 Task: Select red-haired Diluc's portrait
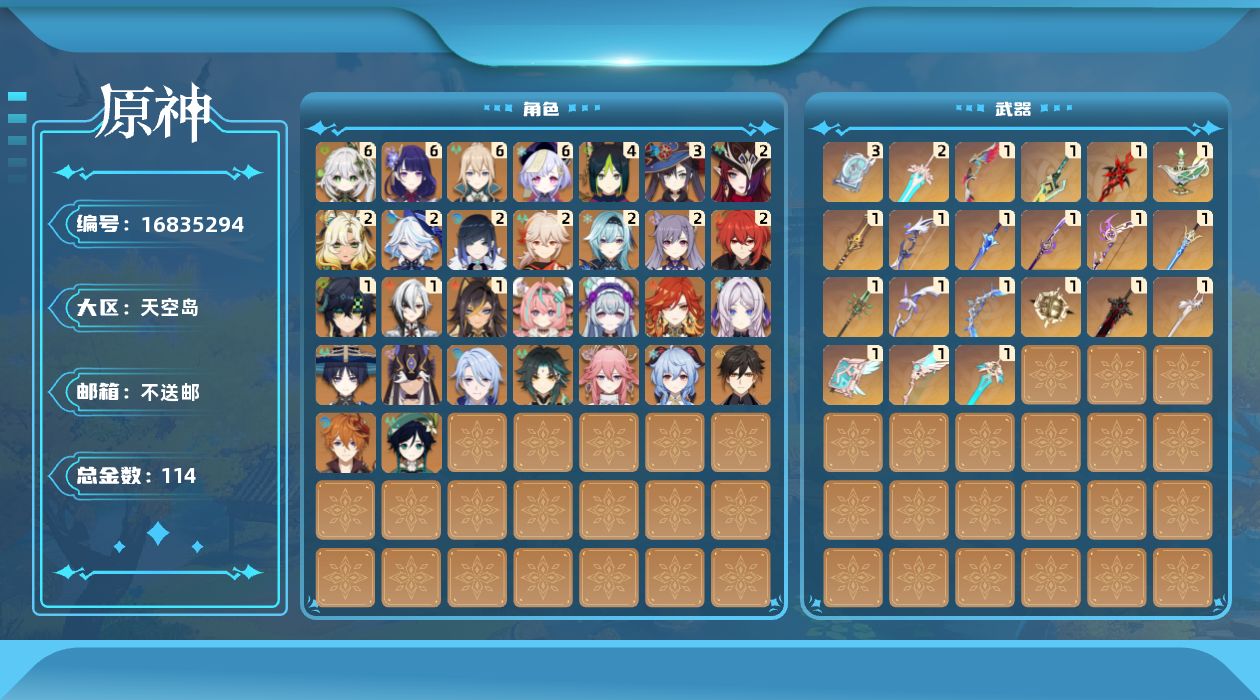[x=742, y=240]
